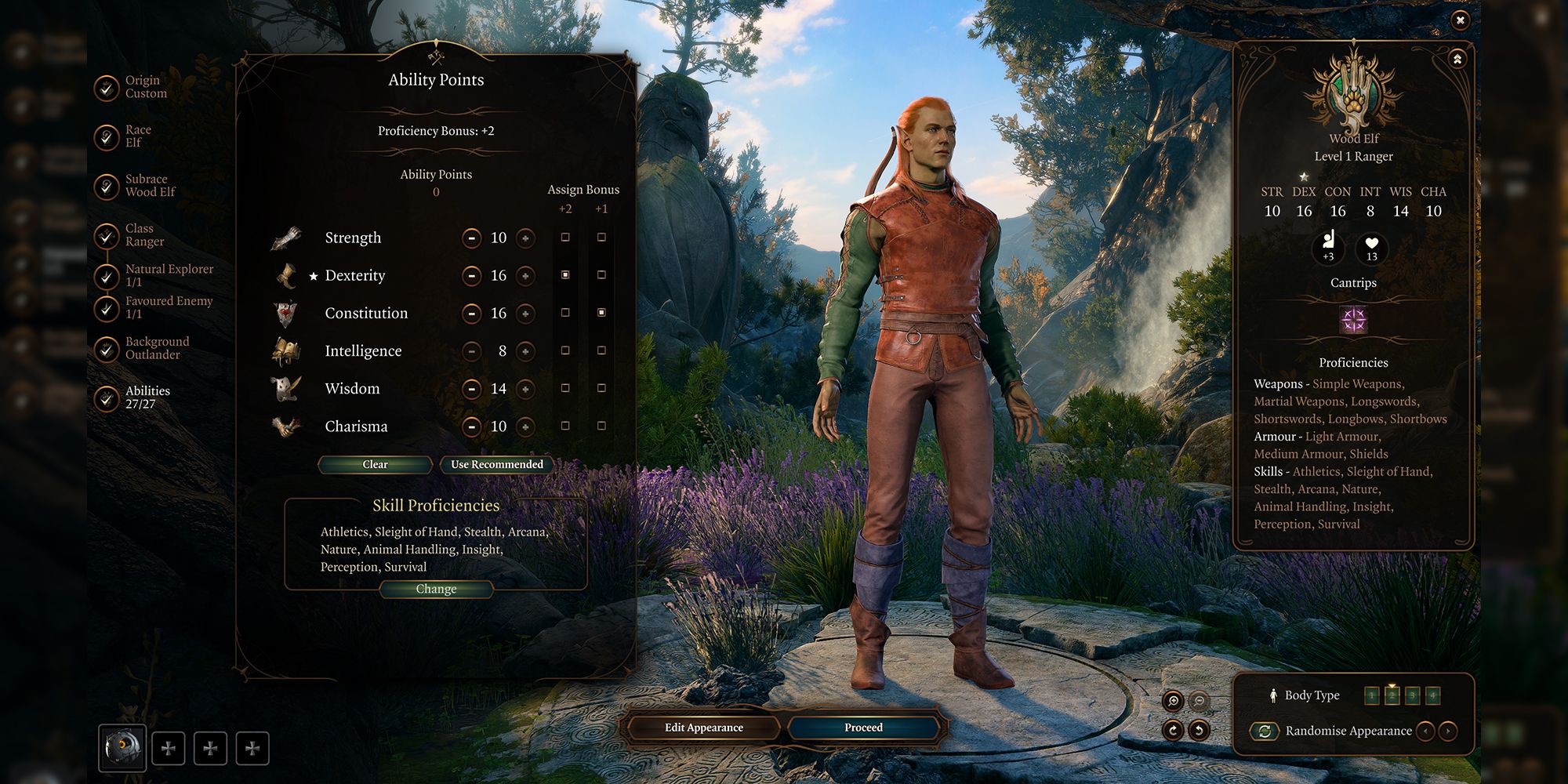
Task: Change skill proficiencies
Action: 436,590
